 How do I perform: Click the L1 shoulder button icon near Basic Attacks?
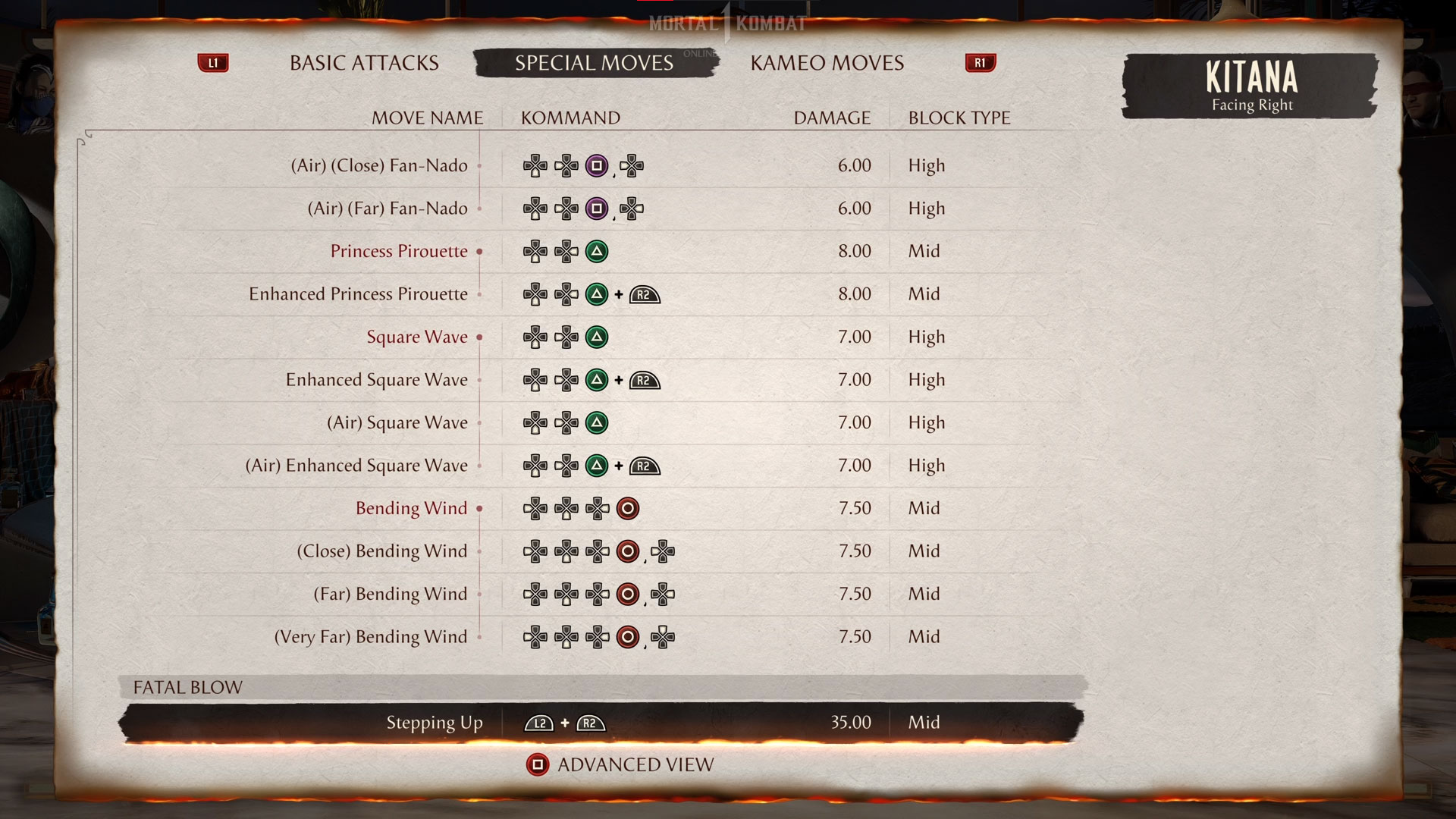tap(213, 63)
